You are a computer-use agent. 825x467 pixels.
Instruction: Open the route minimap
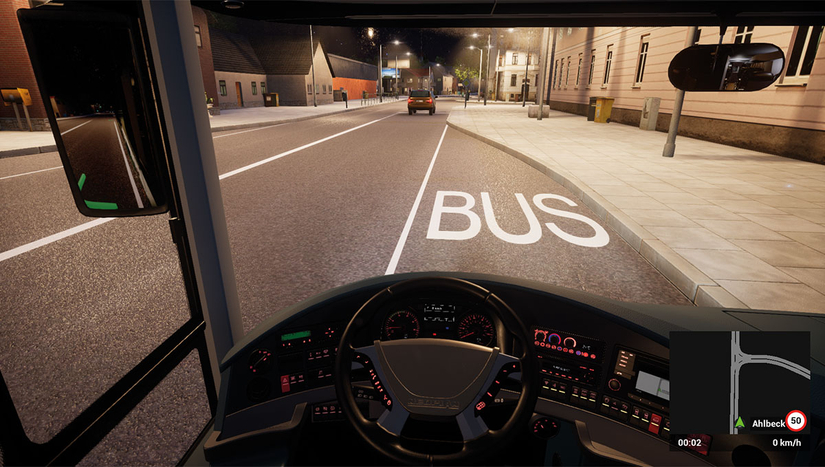click(x=739, y=368)
